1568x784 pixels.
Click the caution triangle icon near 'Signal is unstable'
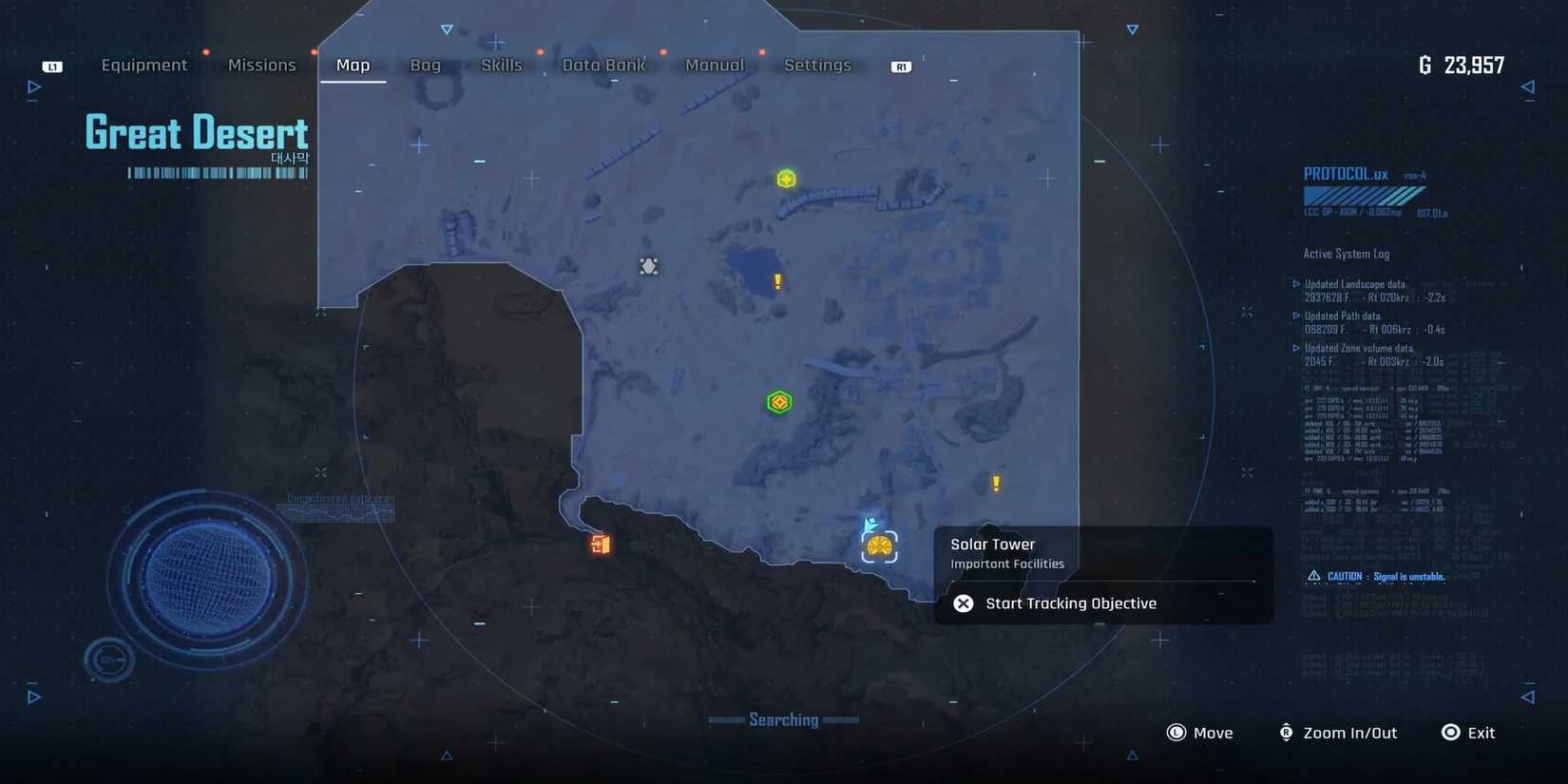pyautogui.click(x=1313, y=576)
